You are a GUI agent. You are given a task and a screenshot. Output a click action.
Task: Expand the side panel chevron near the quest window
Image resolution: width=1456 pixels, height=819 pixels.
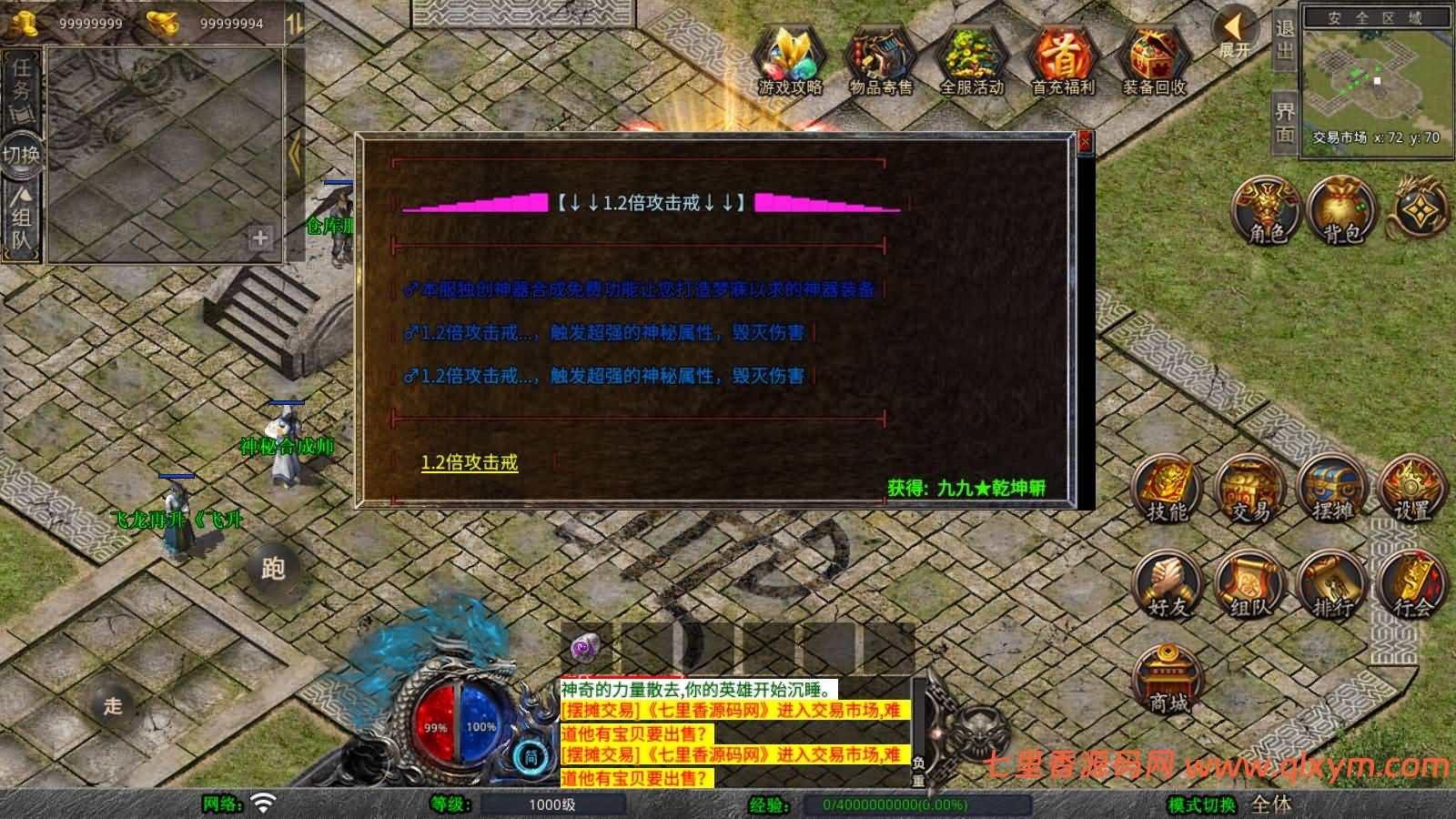296,152
